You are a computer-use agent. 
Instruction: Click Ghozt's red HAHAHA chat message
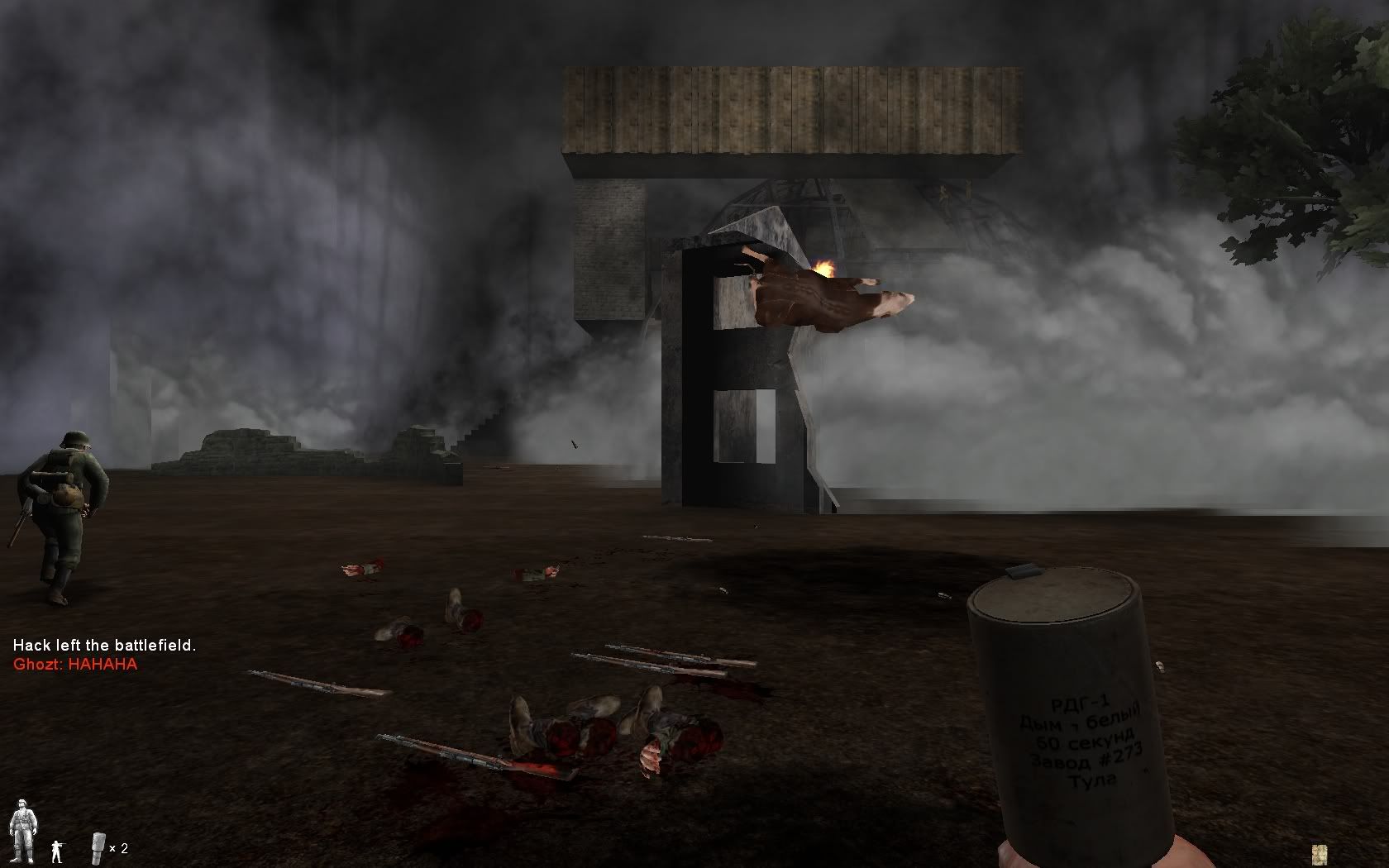click(75, 664)
